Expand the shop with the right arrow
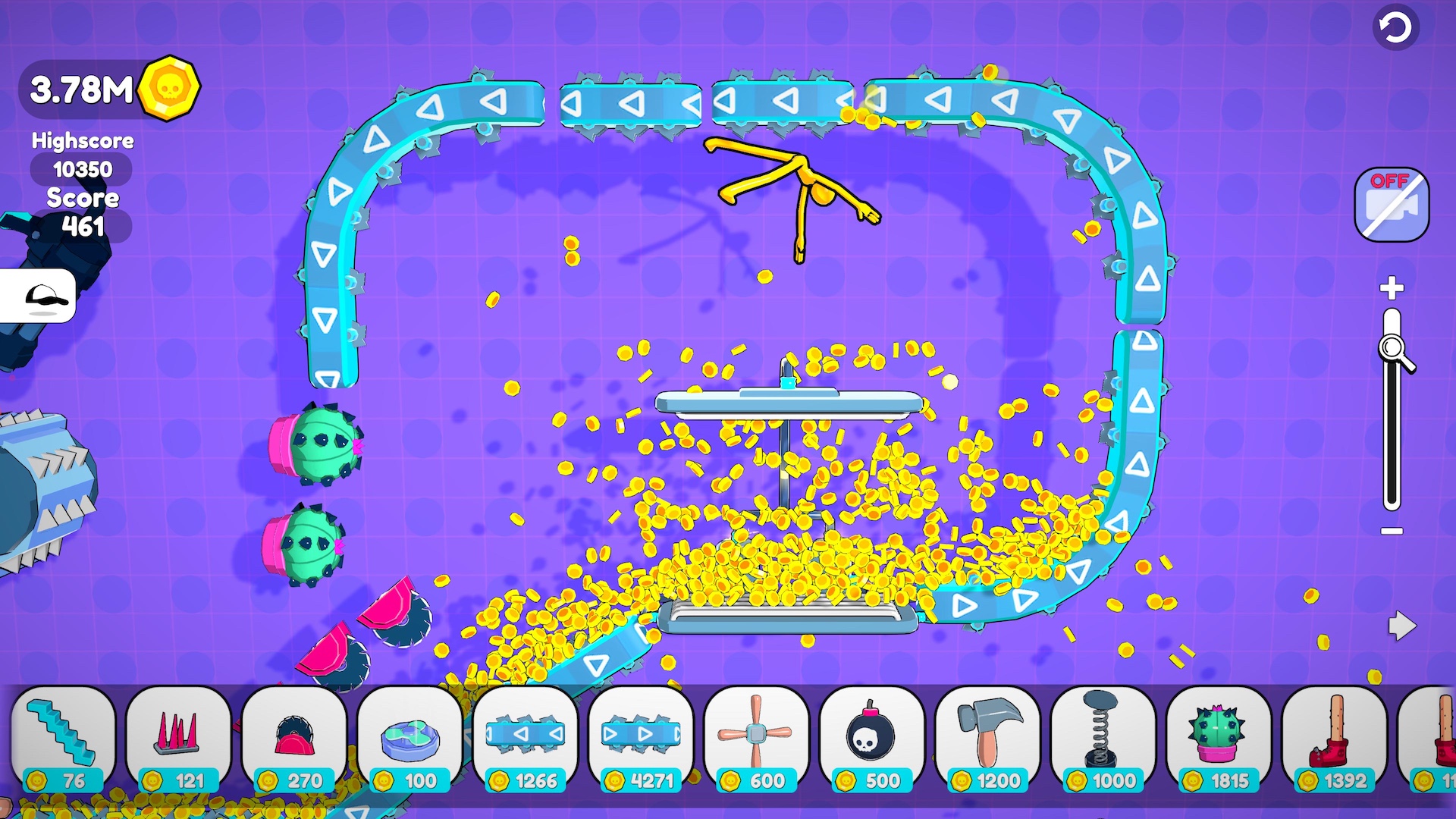 click(x=1402, y=627)
